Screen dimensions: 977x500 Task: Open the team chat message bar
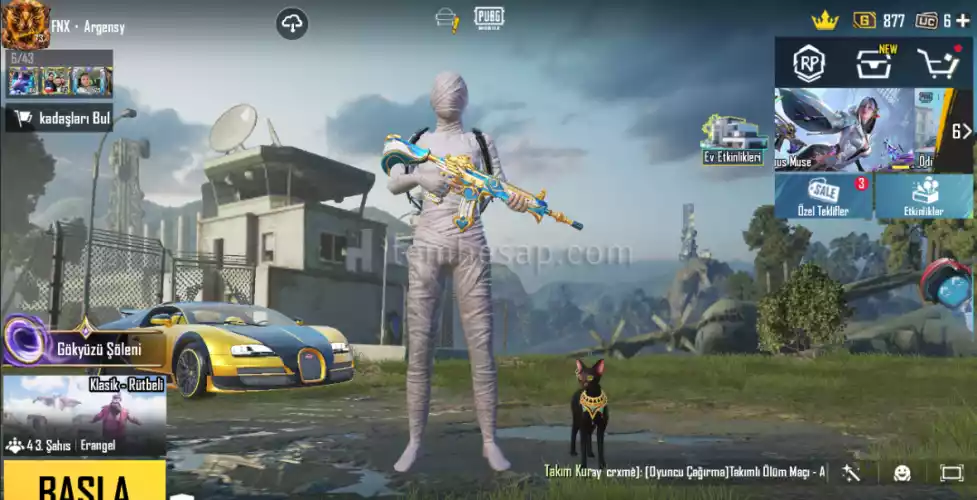click(685, 471)
